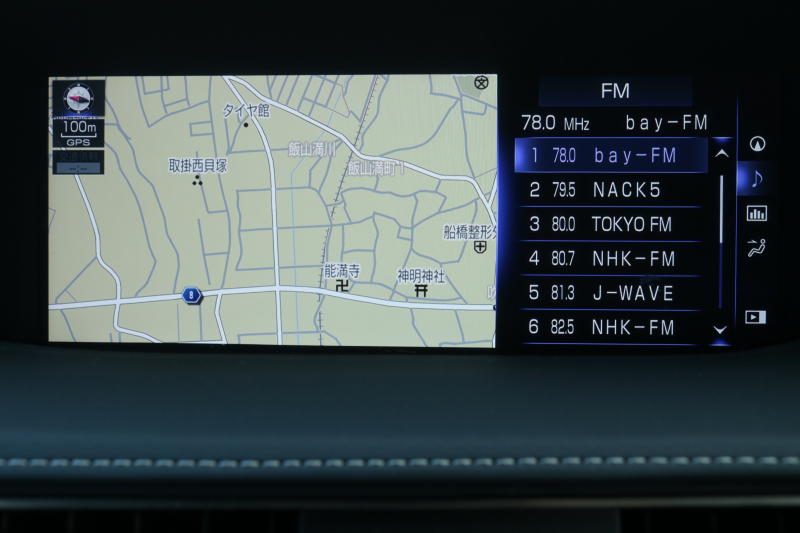Click the station list up arrow
The height and width of the screenshot is (533, 800).
[721, 154]
